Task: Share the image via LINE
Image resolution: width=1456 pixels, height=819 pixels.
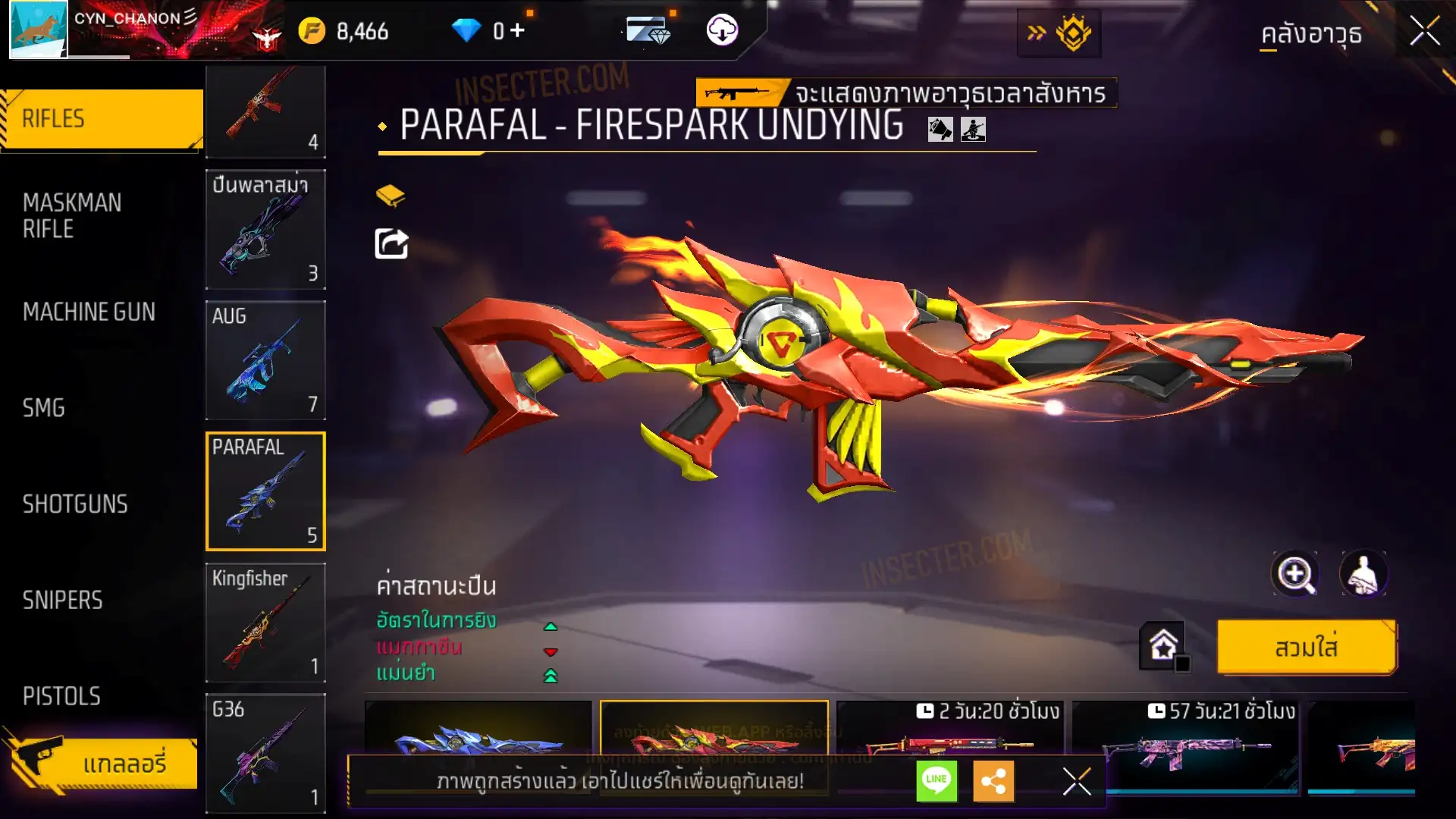Action: (x=937, y=780)
